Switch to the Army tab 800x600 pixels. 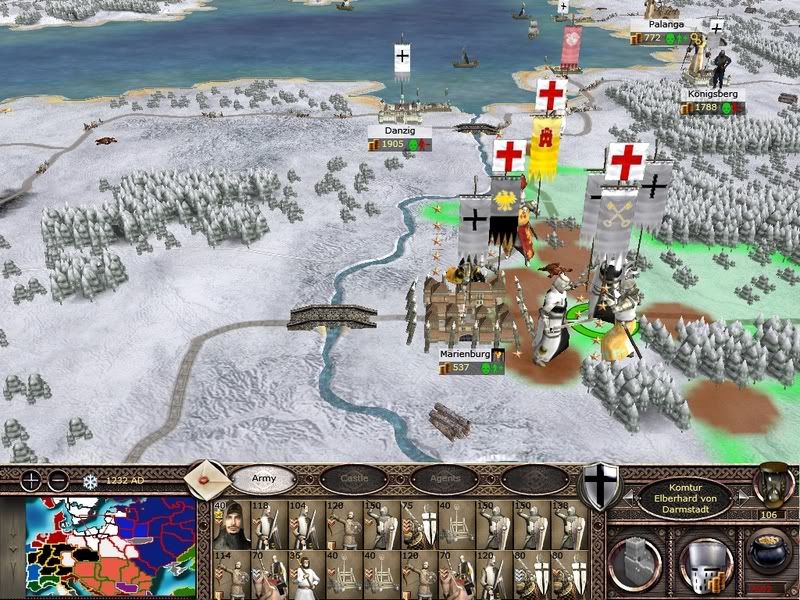pyautogui.click(x=263, y=479)
